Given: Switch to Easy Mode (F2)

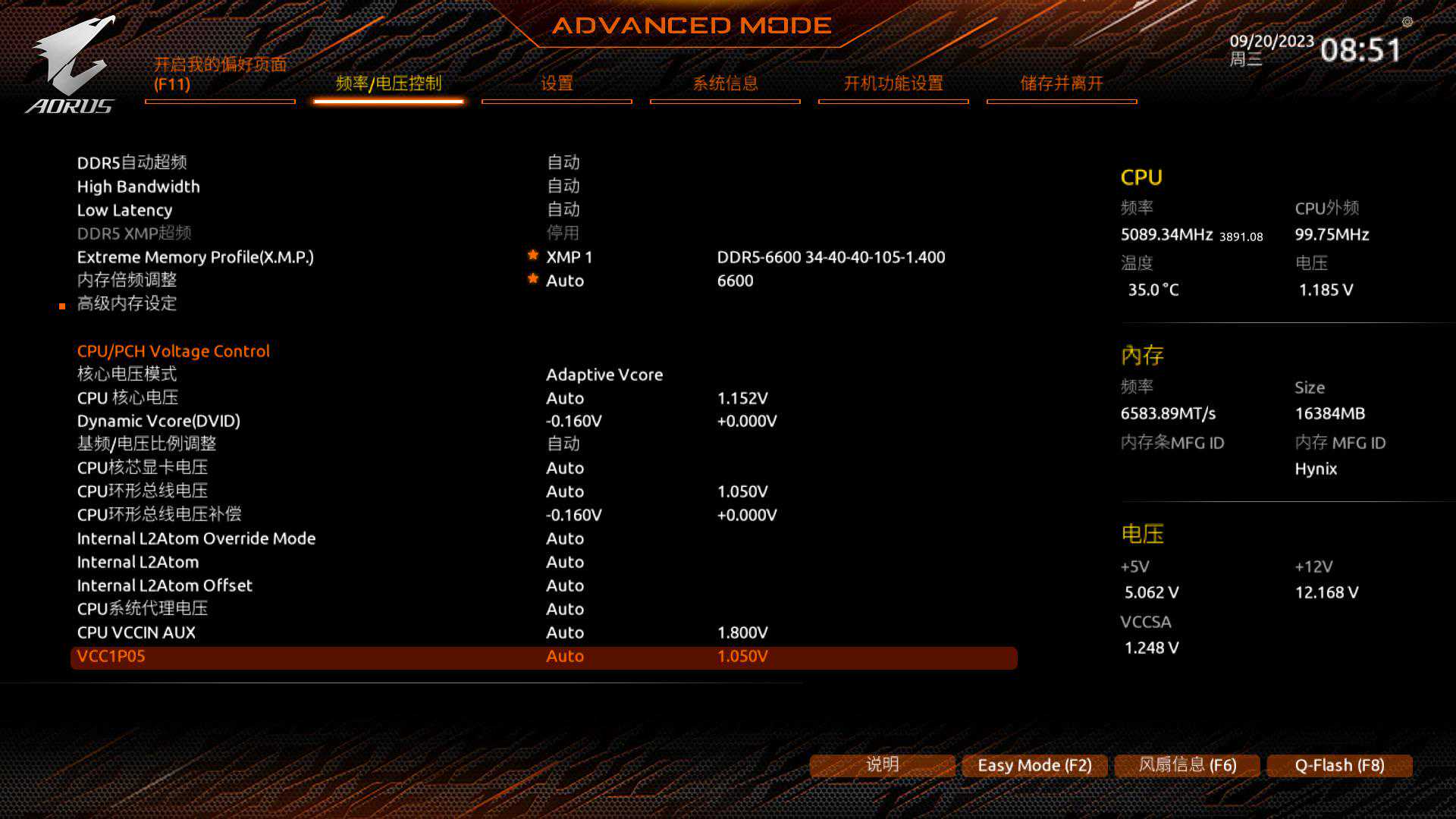Looking at the screenshot, I should click(1034, 765).
